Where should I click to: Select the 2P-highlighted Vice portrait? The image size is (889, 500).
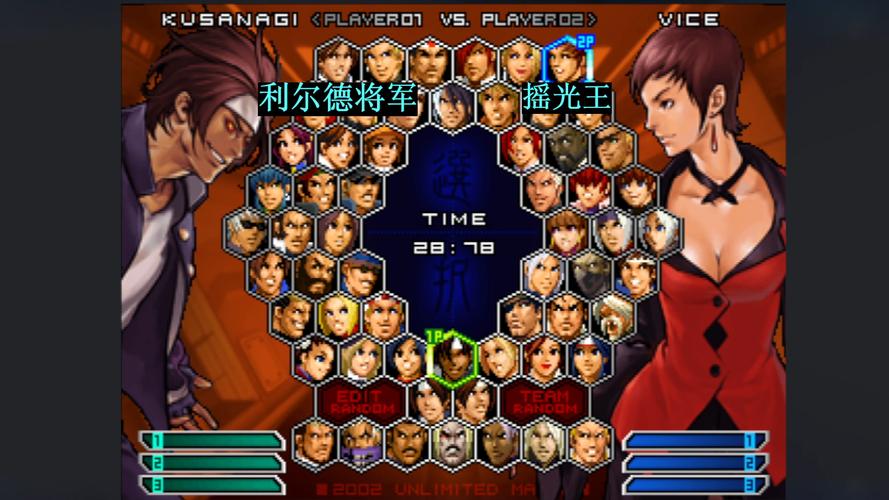tap(565, 62)
